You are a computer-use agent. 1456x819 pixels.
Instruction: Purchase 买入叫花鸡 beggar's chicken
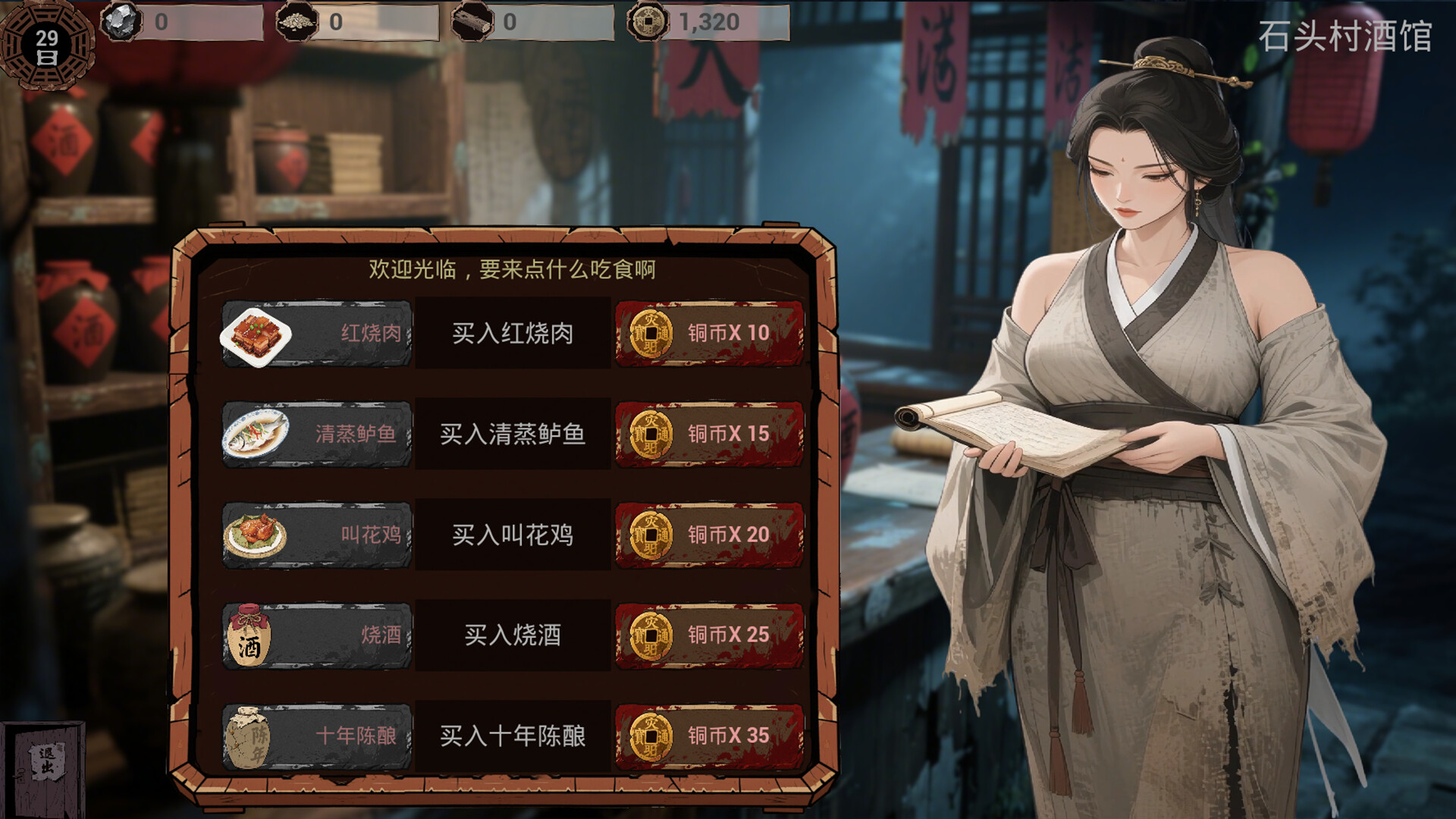click(x=512, y=535)
